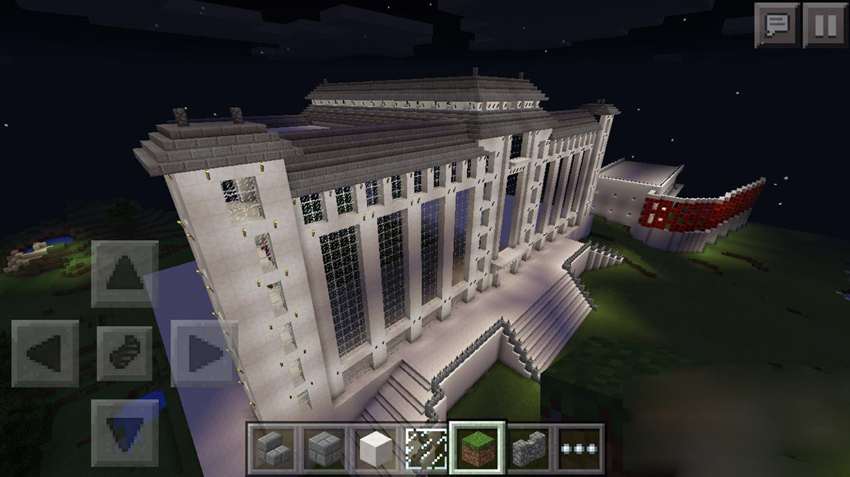Image resolution: width=850 pixels, height=477 pixels.
Task: Choose the white quartz block slot
Action: pos(374,446)
